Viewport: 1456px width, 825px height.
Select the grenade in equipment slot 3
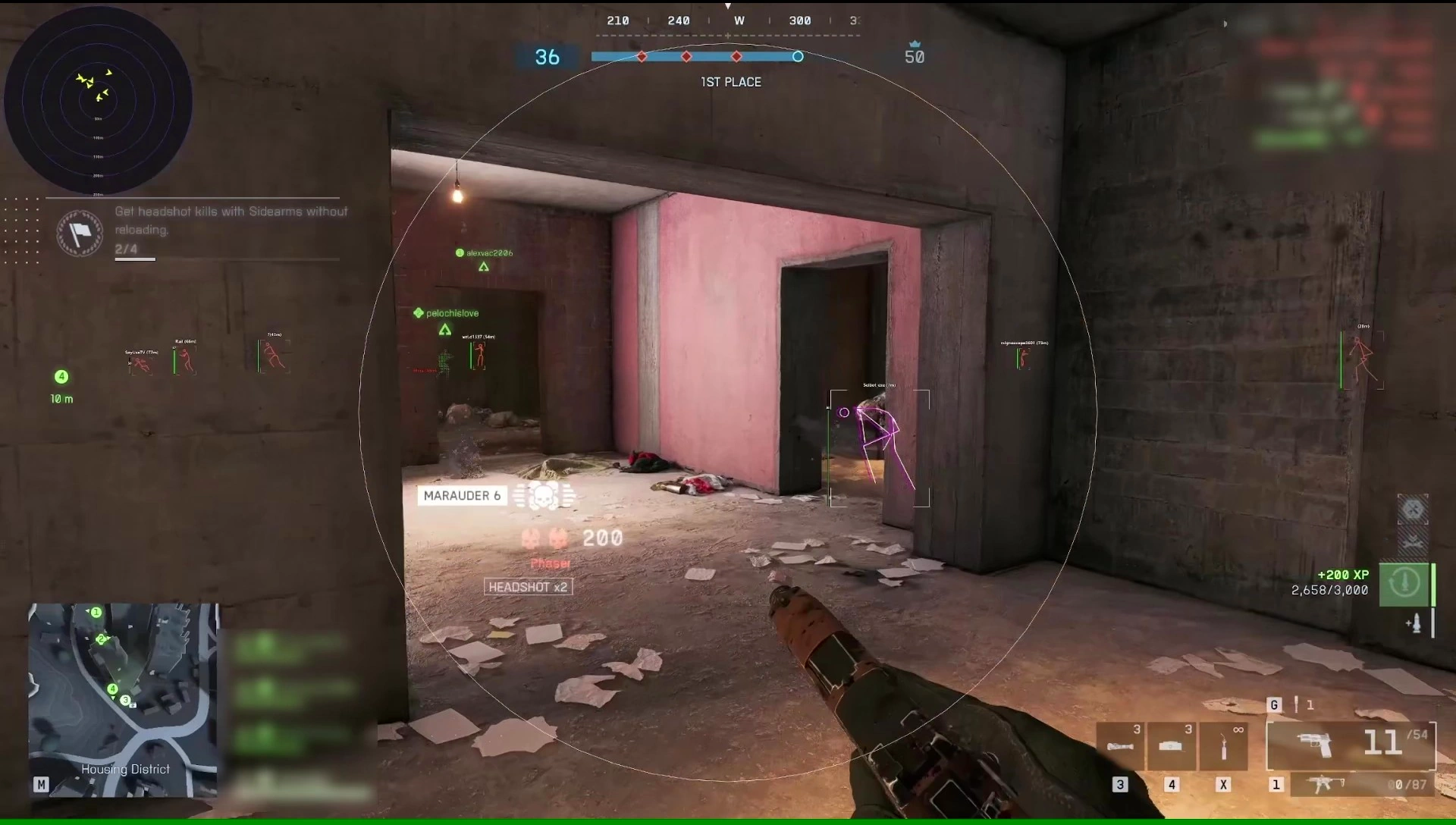click(x=1120, y=745)
